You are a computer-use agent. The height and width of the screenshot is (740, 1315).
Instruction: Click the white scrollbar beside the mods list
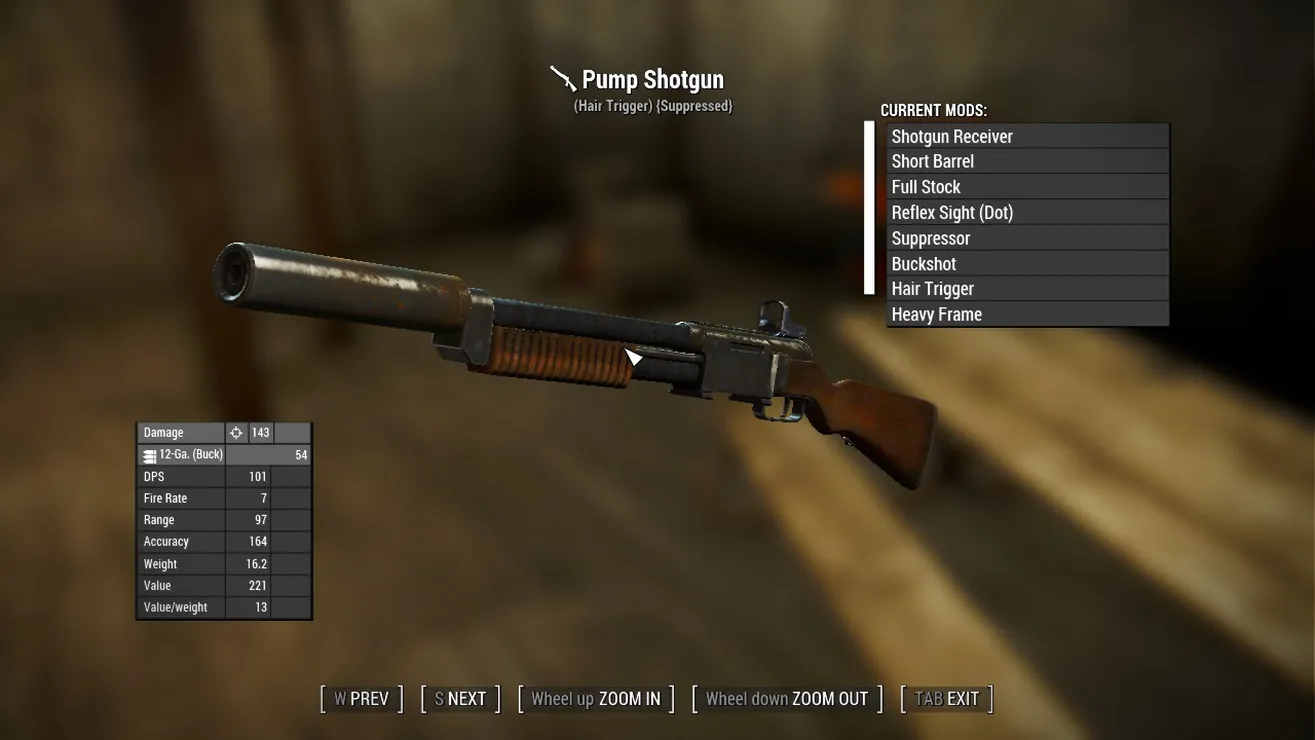(x=869, y=208)
